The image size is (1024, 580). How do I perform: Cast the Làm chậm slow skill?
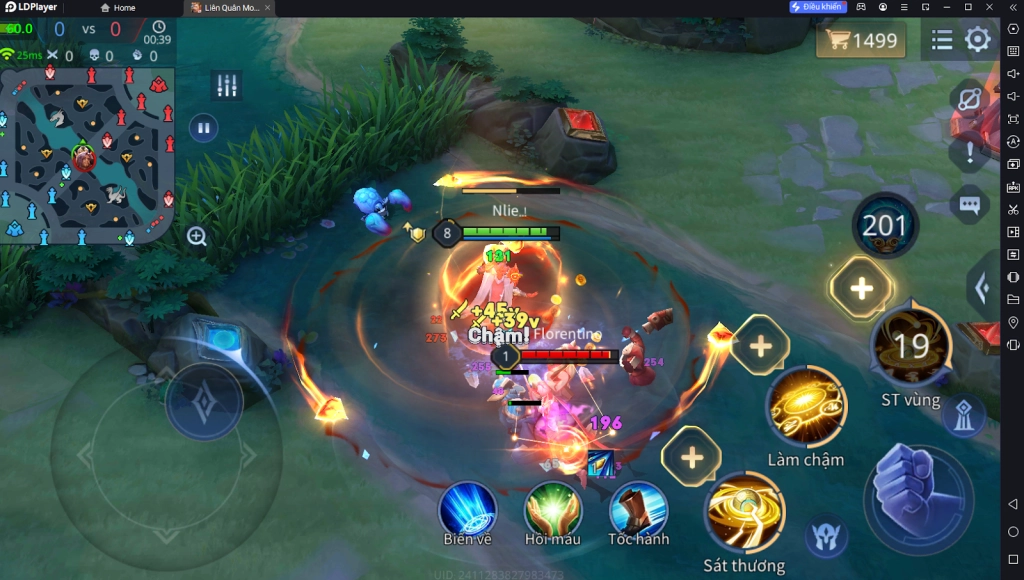coord(806,407)
